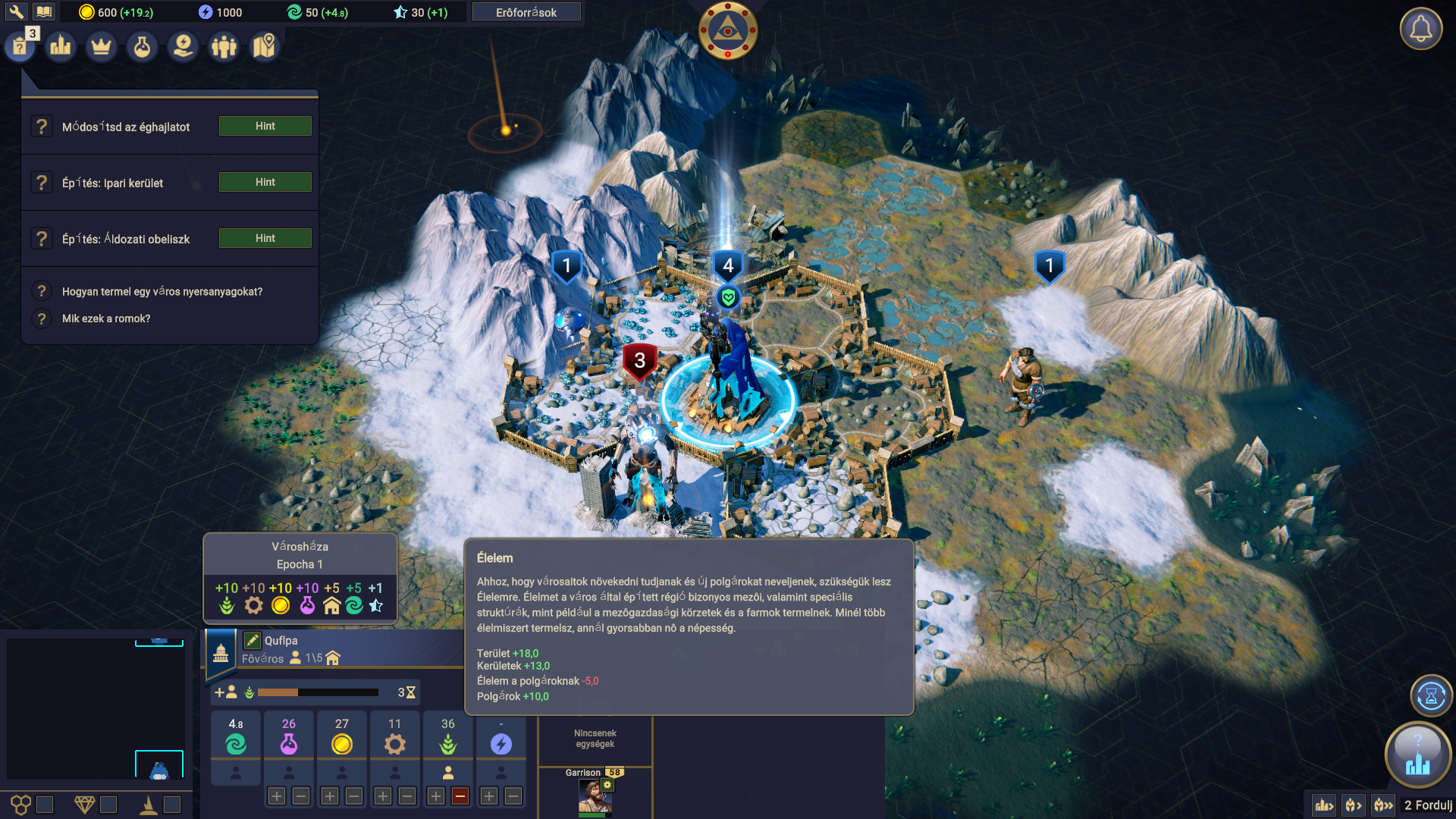Open the wrench settings menu
1456x819 pixels.
click(x=16, y=11)
